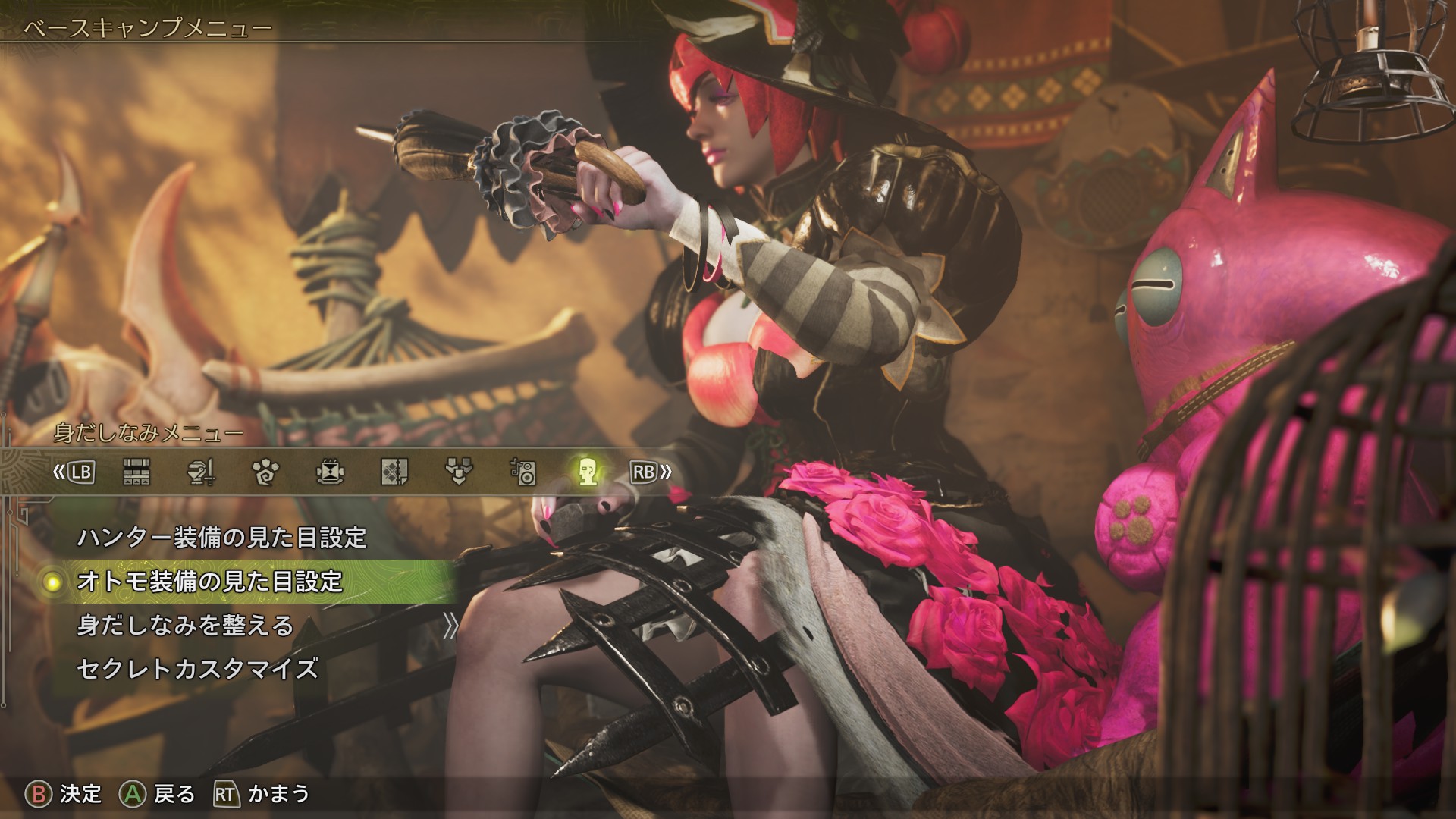
Task: Open ハンター装備の見た目設定 menu entry
Action: (x=221, y=538)
